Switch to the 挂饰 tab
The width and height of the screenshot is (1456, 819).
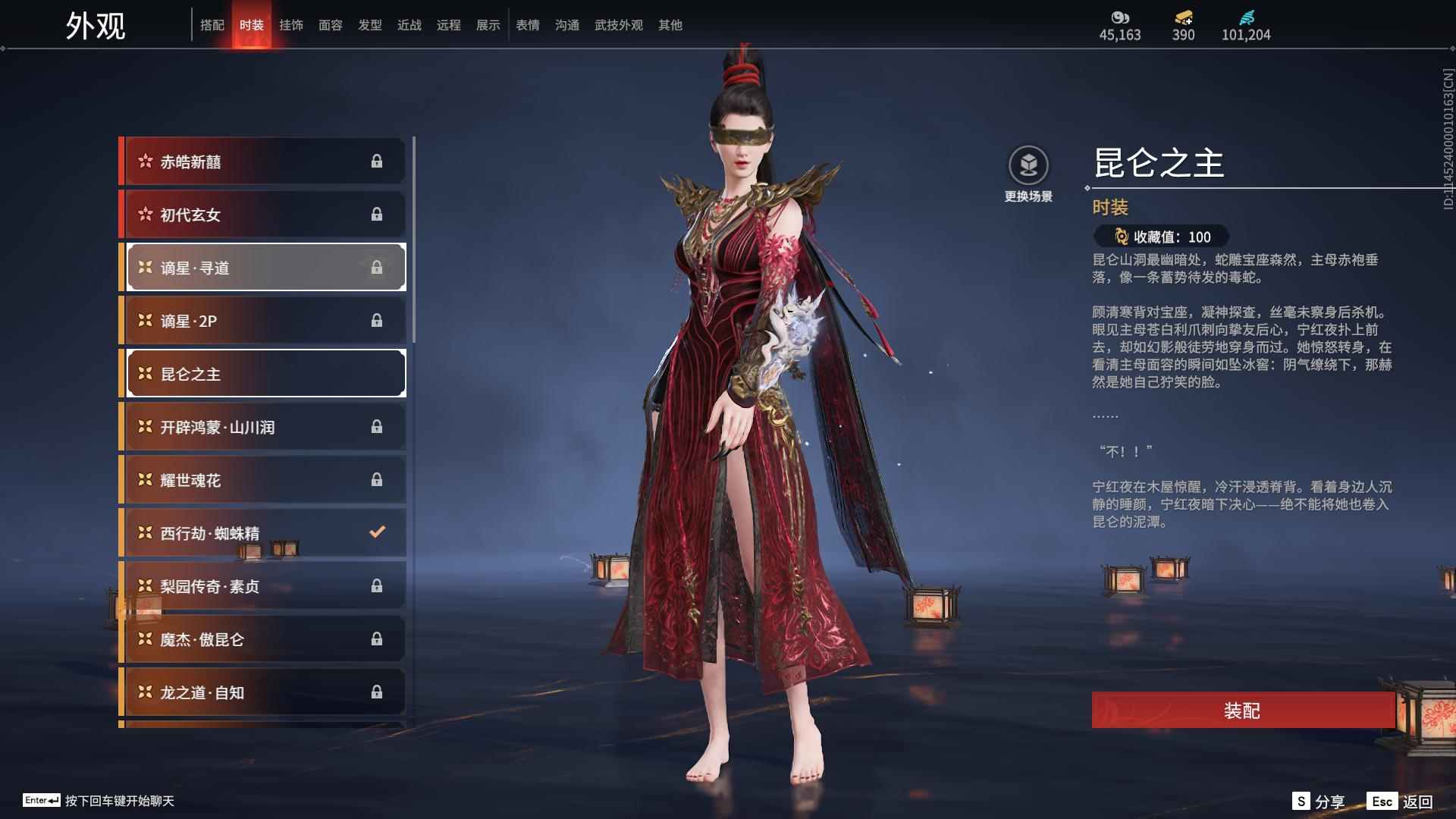click(291, 24)
